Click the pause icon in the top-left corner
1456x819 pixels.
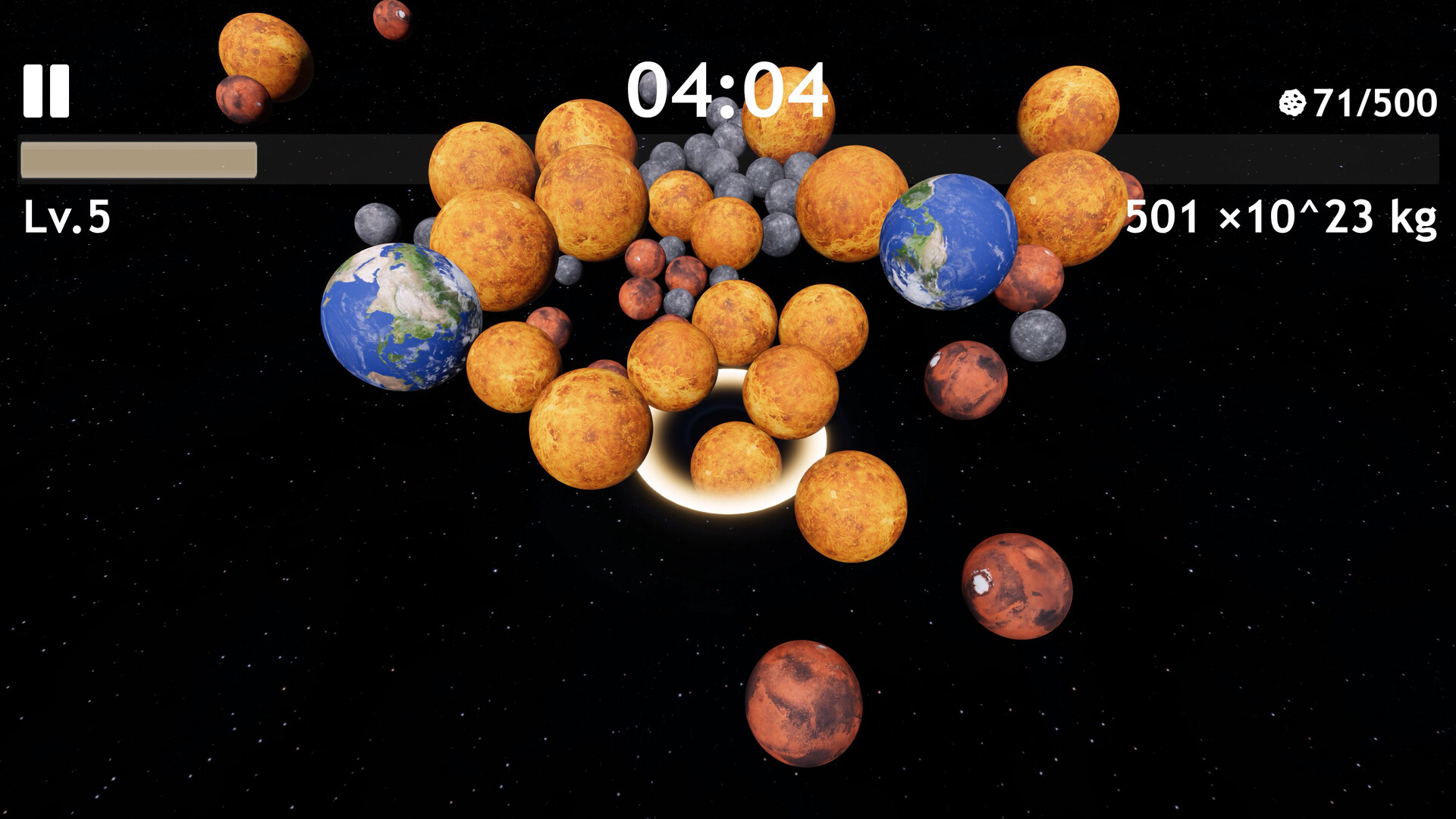[x=47, y=93]
